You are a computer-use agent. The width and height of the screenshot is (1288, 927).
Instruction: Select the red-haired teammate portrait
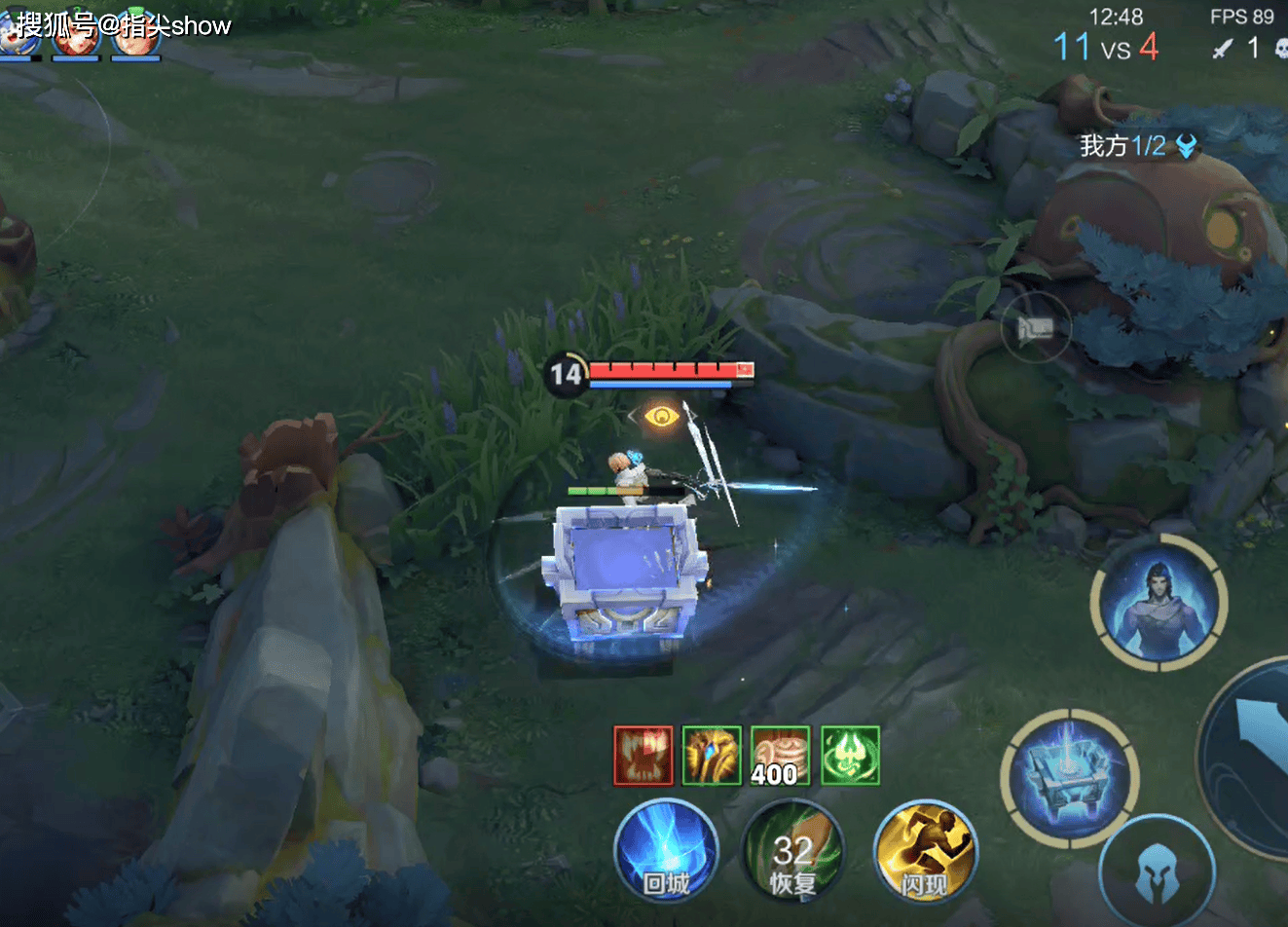pyautogui.click(x=75, y=36)
